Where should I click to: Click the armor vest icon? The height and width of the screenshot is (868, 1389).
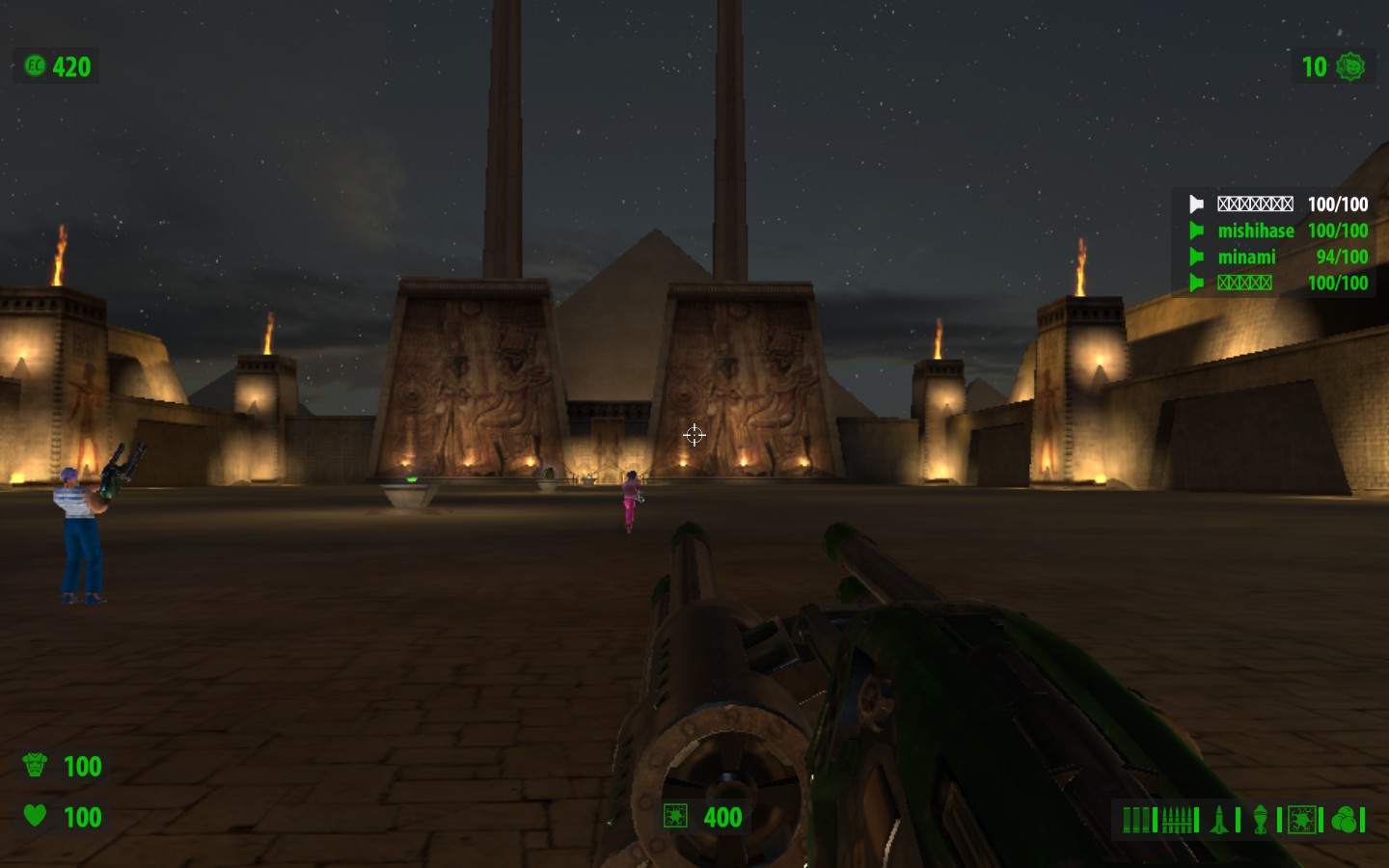pos(35,766)
